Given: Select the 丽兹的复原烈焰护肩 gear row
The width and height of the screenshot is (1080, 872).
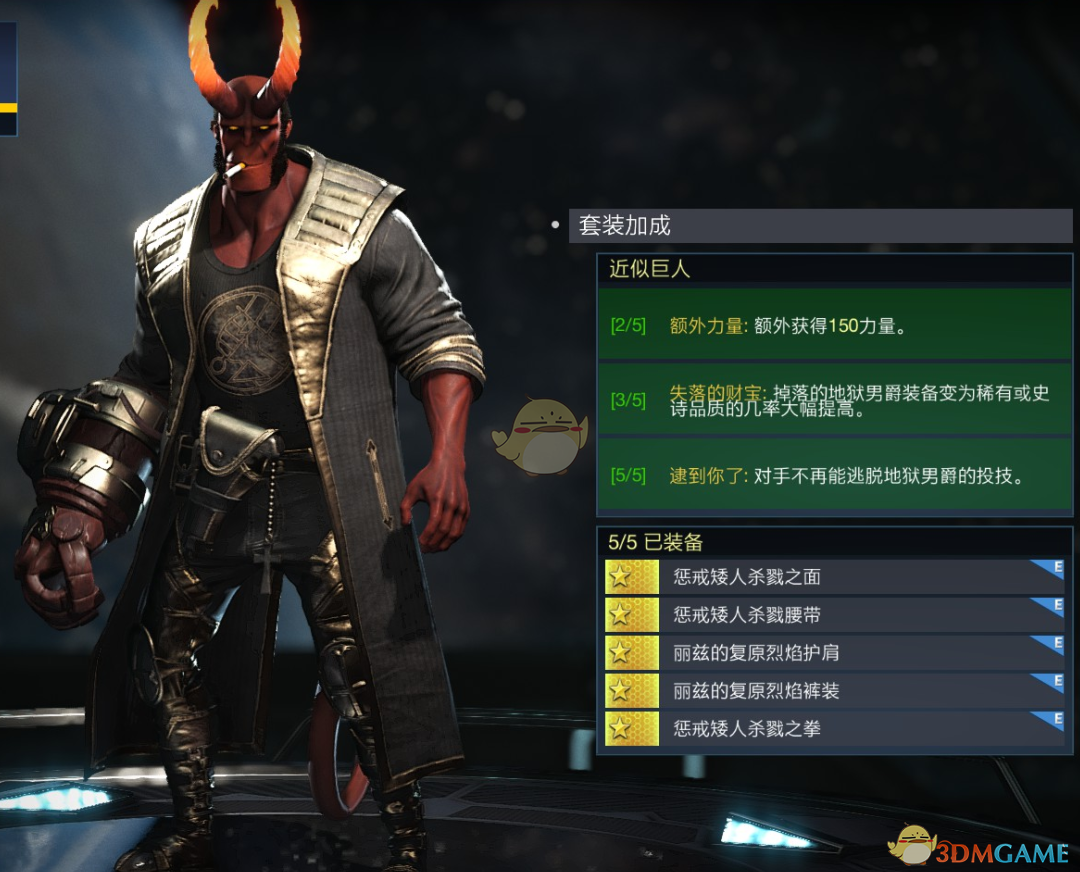Looking at the screenshot, I should click(834, 652).
